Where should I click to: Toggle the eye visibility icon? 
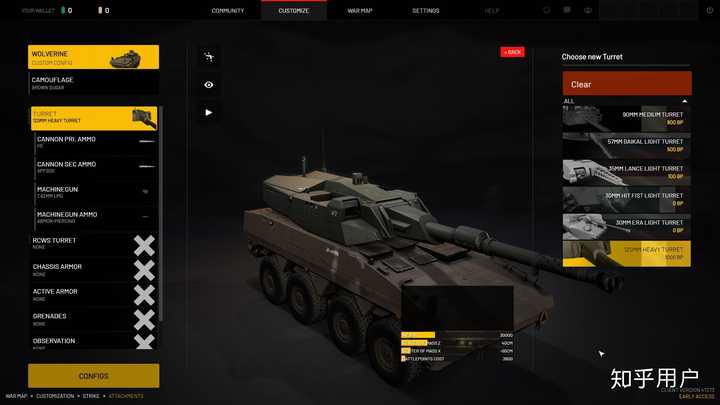pyautogui.click(x=209, y=85)
